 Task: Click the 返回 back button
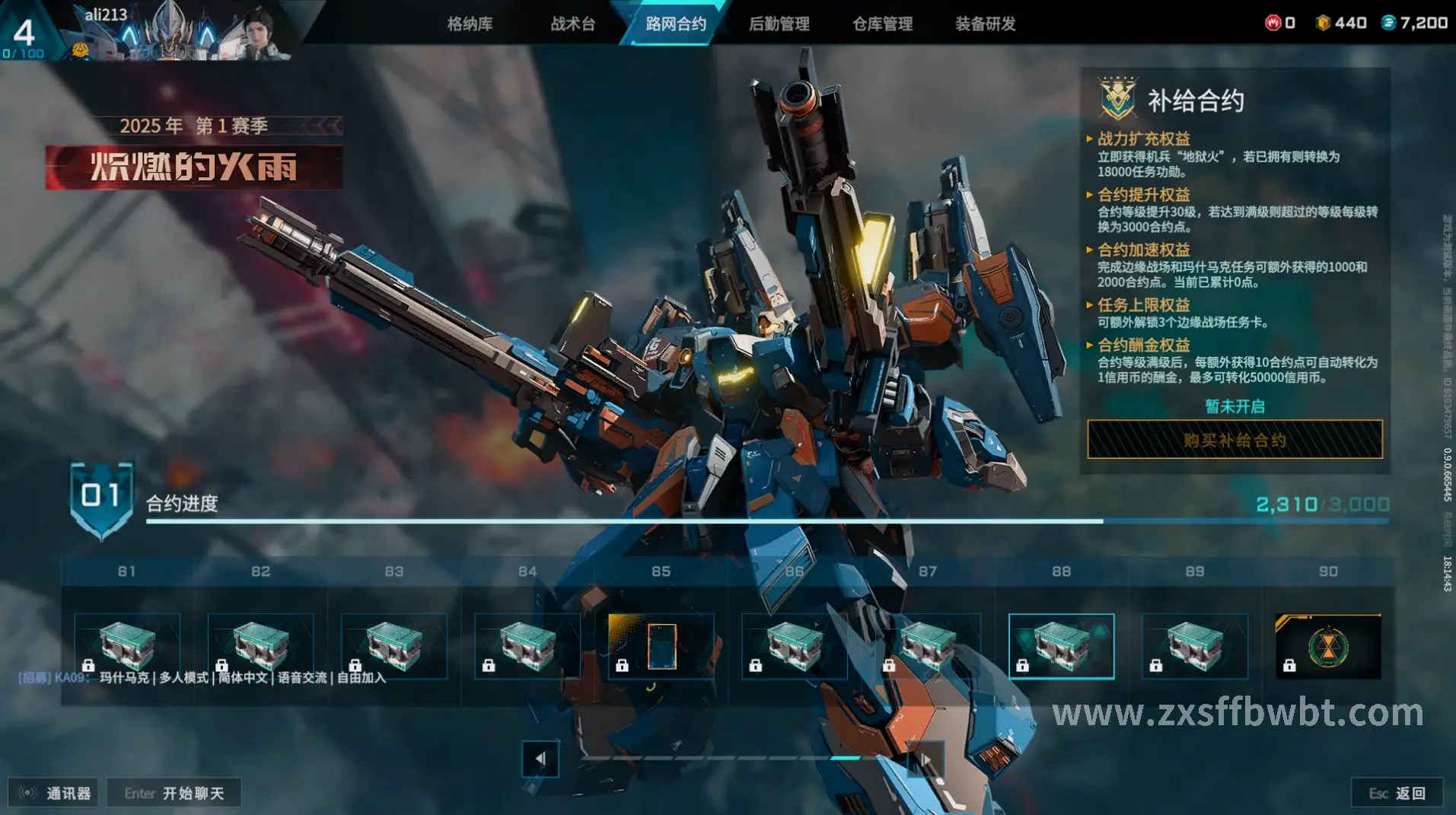point(1397,793)
